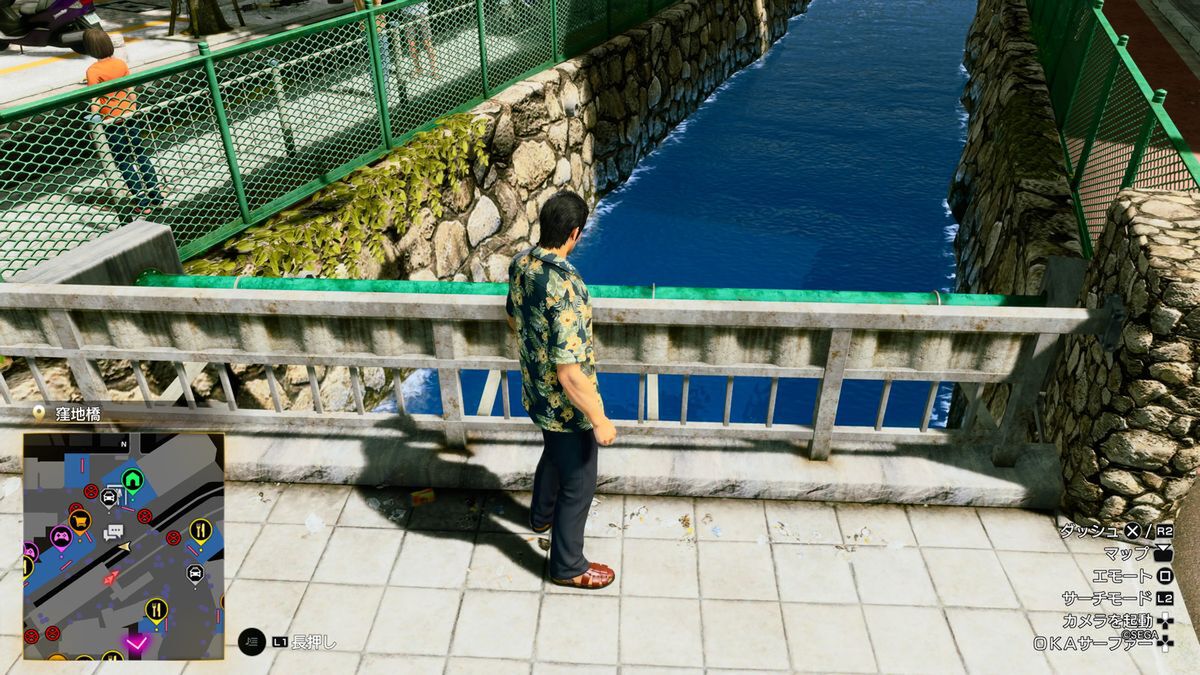Click the magenta chevron destination marker
Screen dimensions: 1200x675
(136, 642)
